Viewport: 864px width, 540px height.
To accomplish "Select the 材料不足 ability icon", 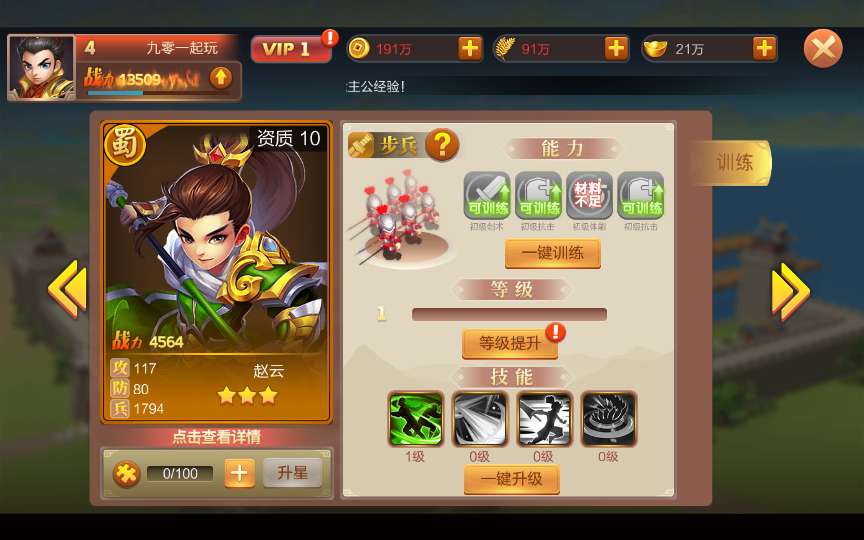I will tap(589, 195).
